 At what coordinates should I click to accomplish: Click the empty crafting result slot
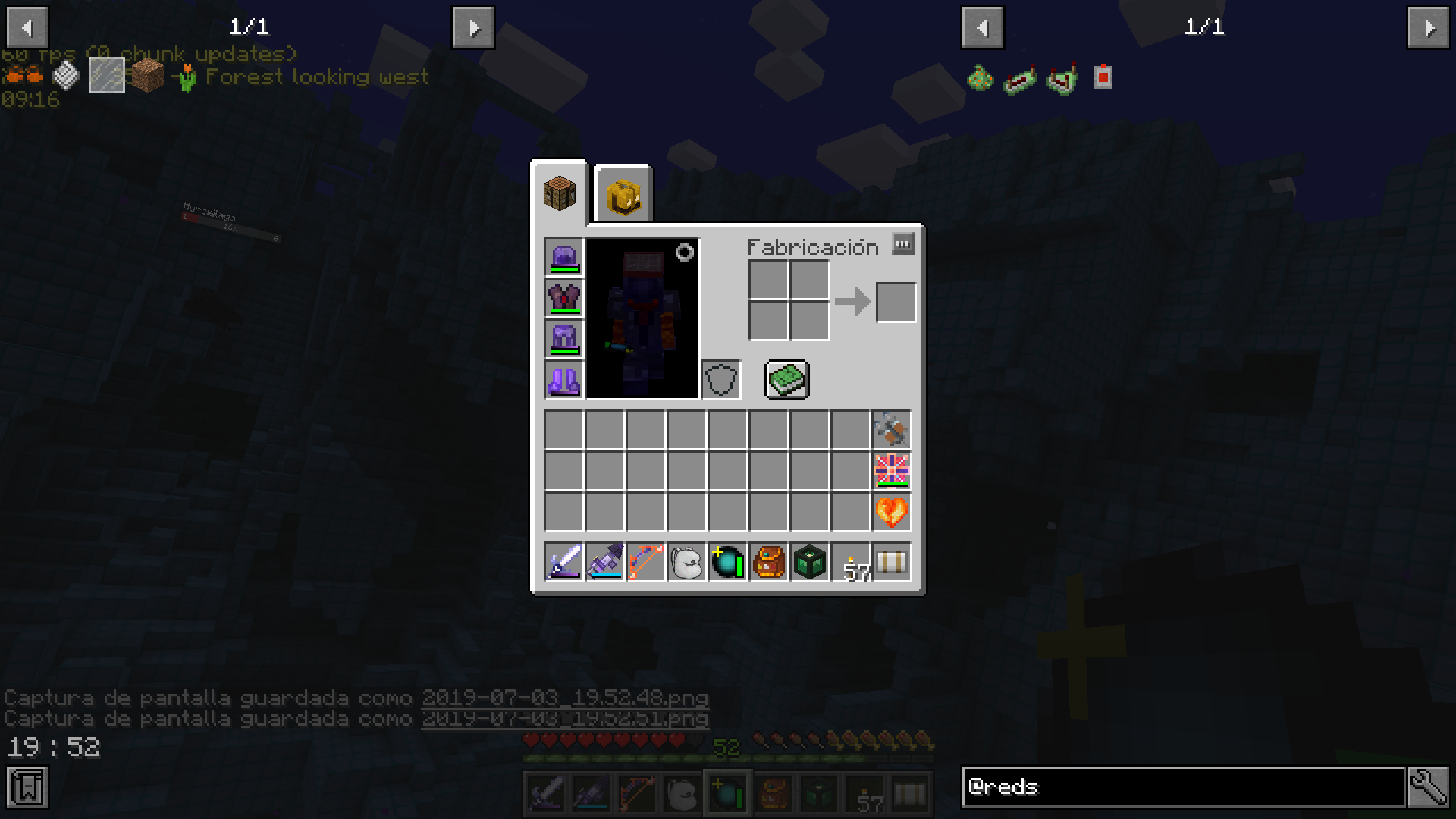click(896, 302)
